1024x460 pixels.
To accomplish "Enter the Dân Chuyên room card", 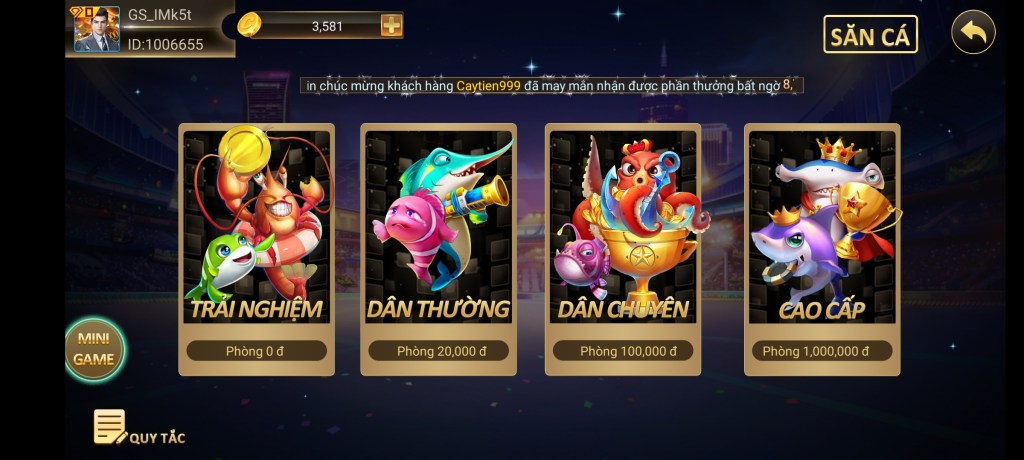I will (622, 249).
